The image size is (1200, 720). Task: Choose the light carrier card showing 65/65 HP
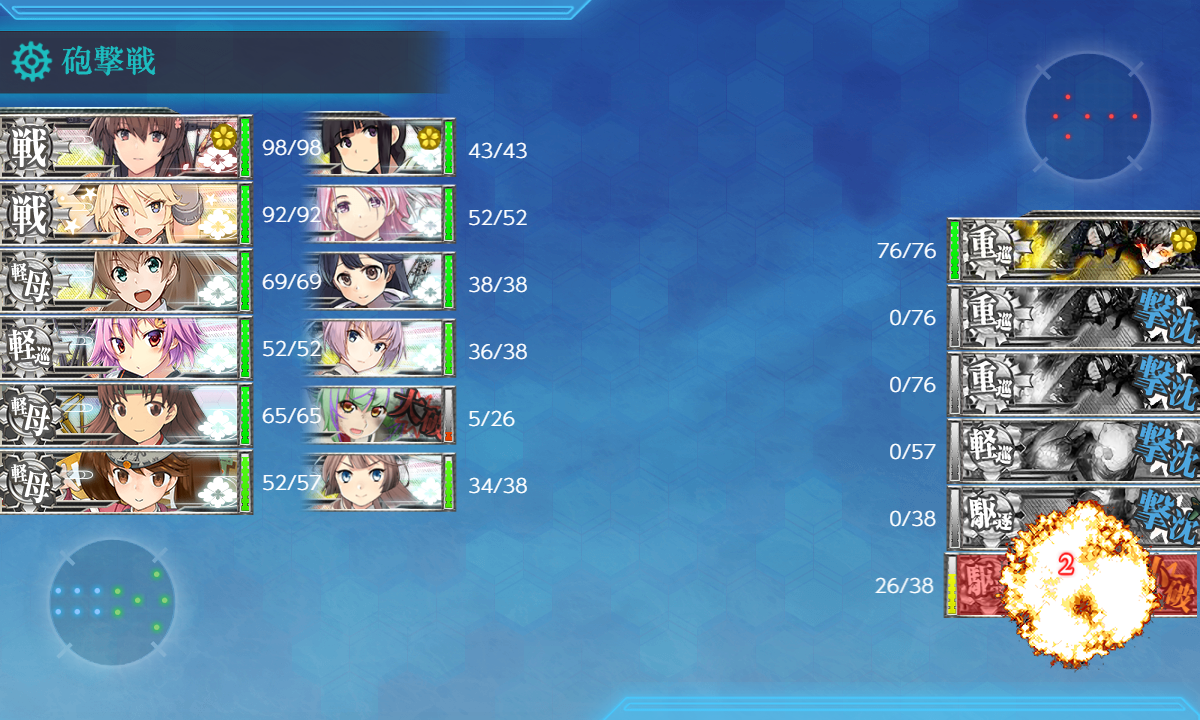(x=125, y=415)
